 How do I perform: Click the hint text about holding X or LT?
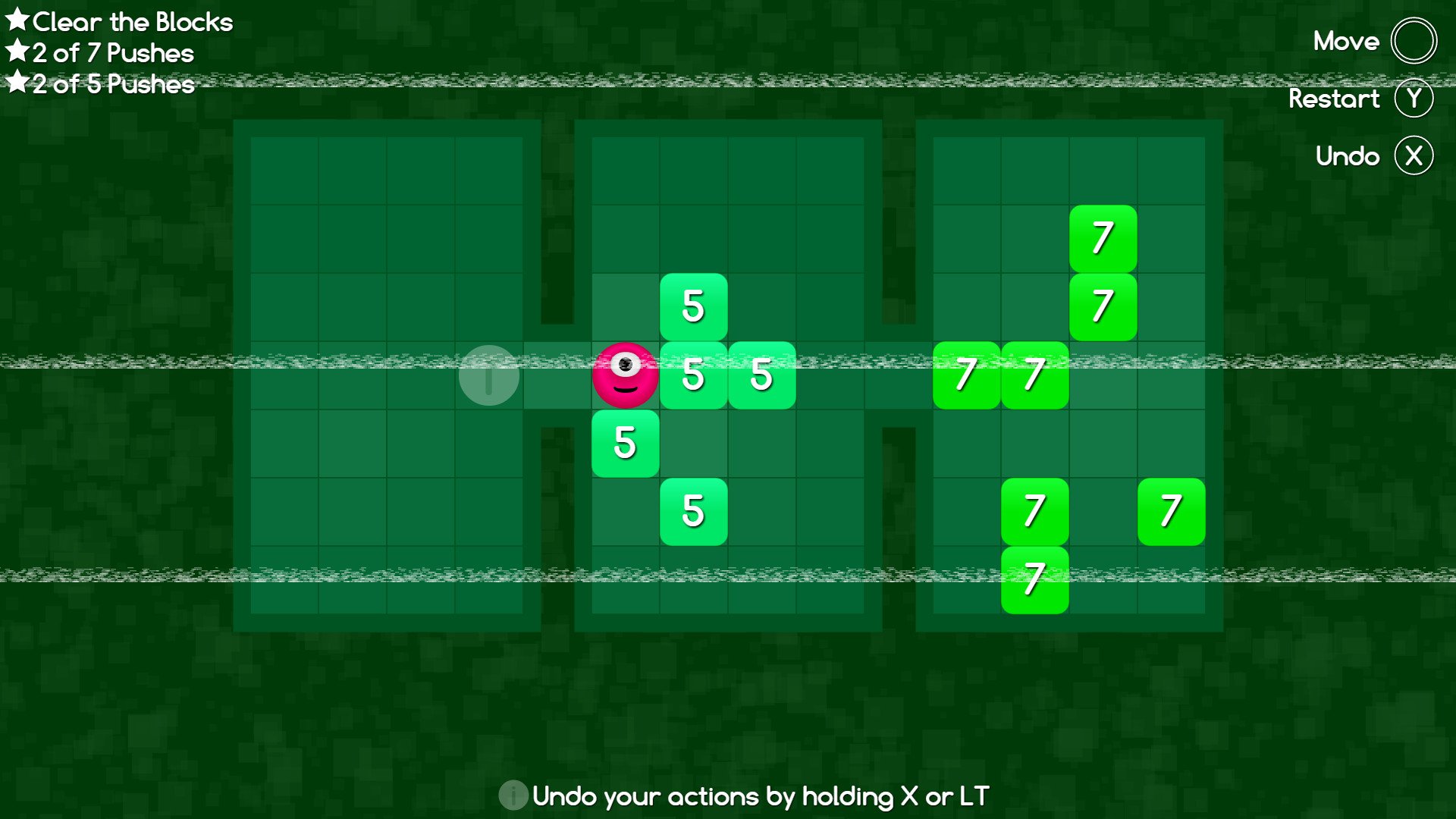758,797
